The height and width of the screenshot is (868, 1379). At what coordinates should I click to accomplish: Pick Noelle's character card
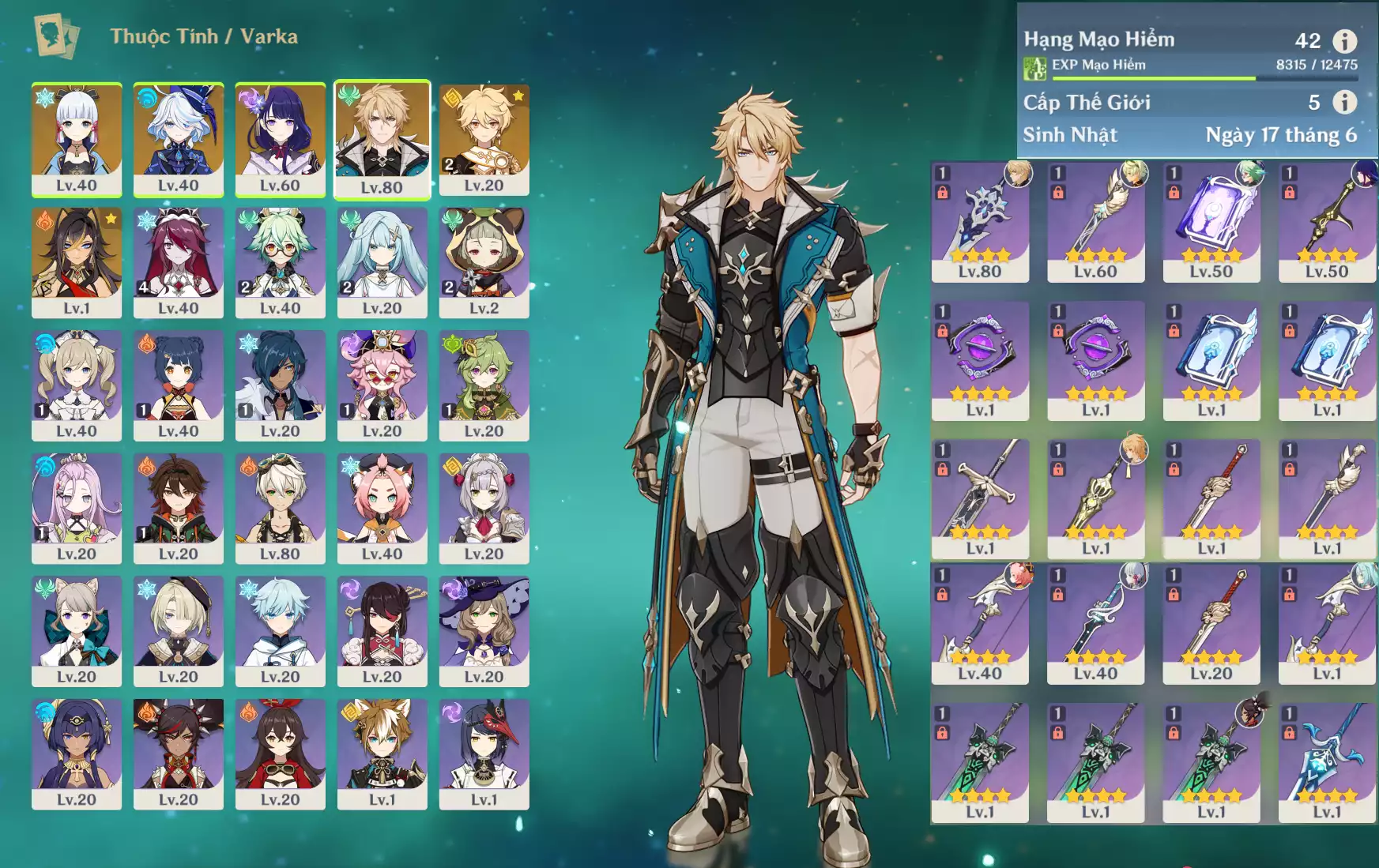click(x=484, y=508)
